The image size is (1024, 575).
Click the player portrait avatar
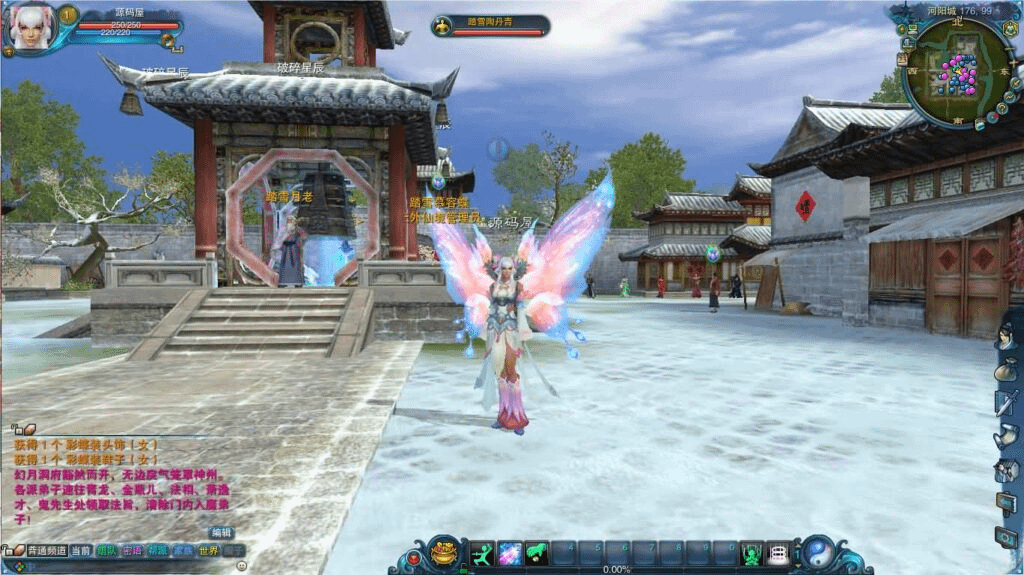tap(28, 27)
